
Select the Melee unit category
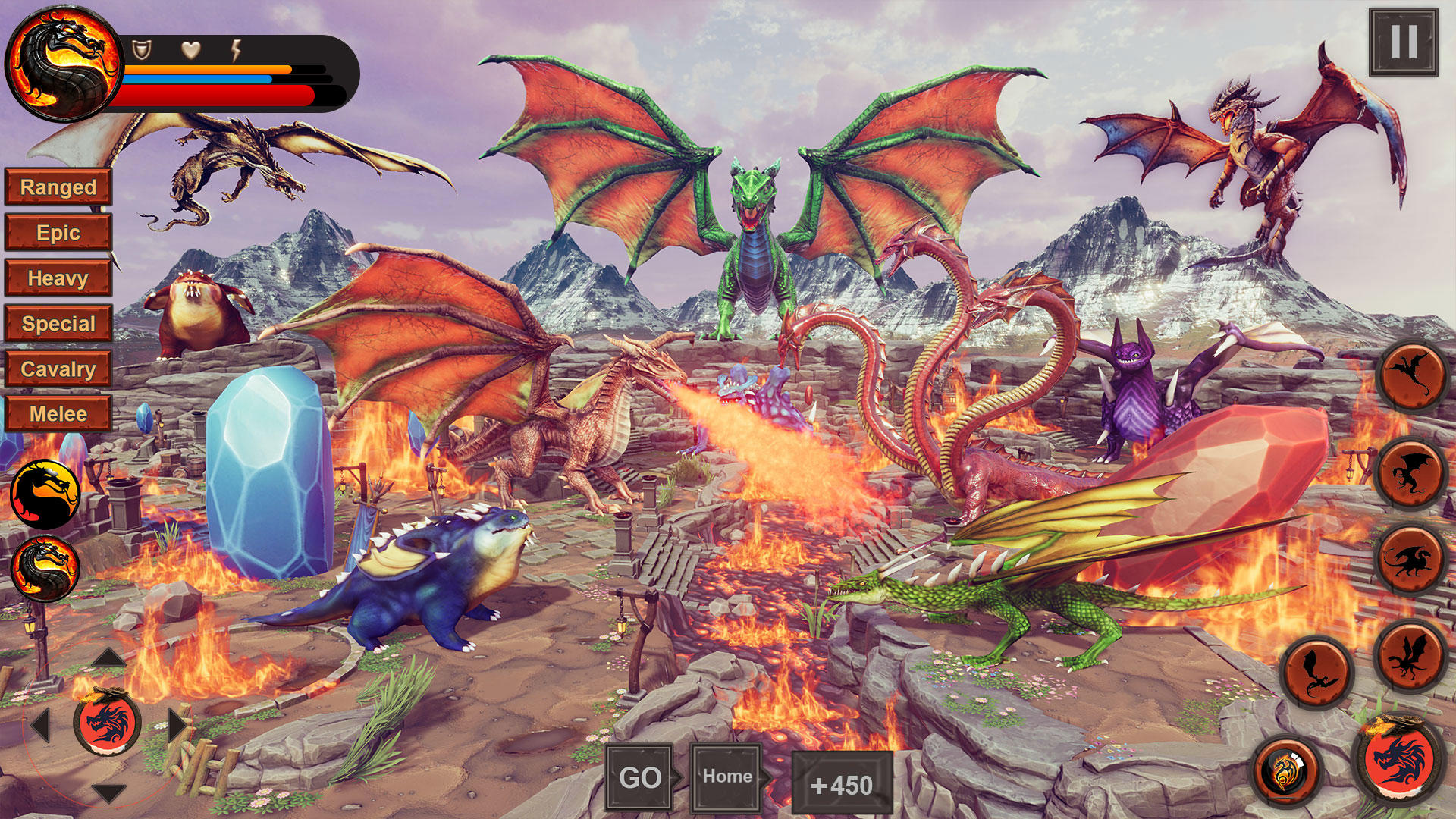(x=58, y=414)
